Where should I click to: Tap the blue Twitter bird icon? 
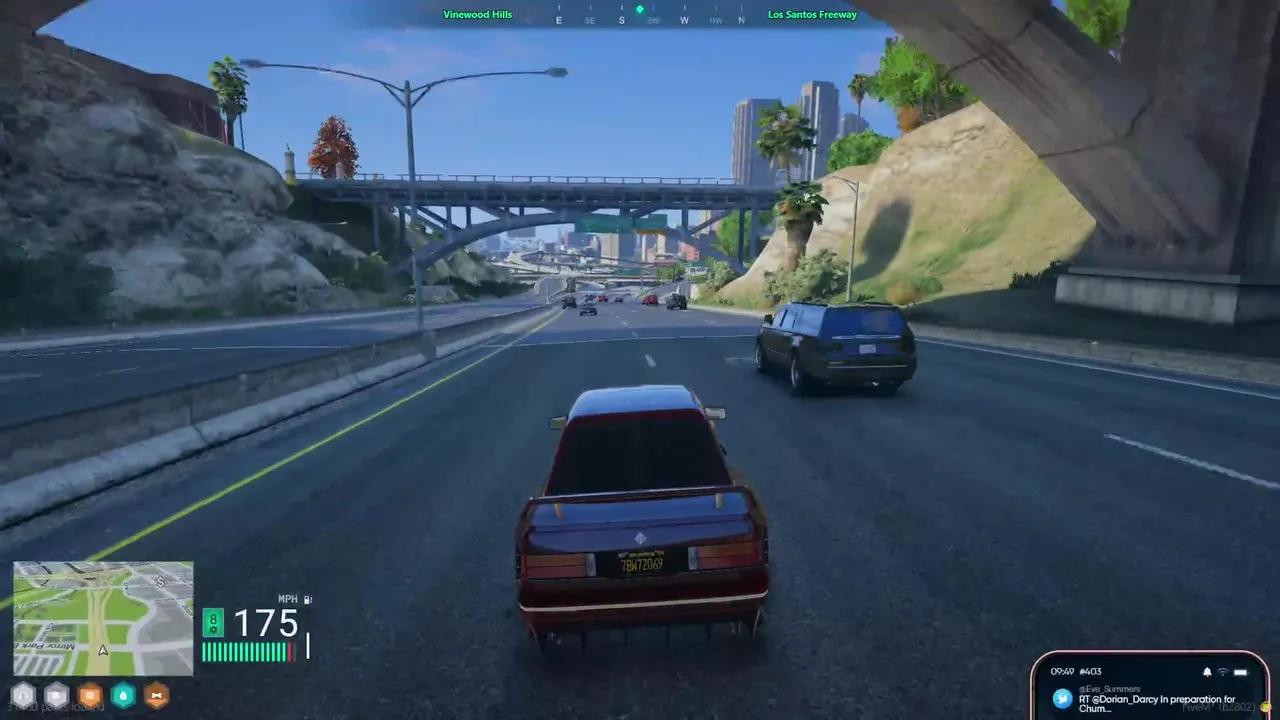coord(1062,698)
